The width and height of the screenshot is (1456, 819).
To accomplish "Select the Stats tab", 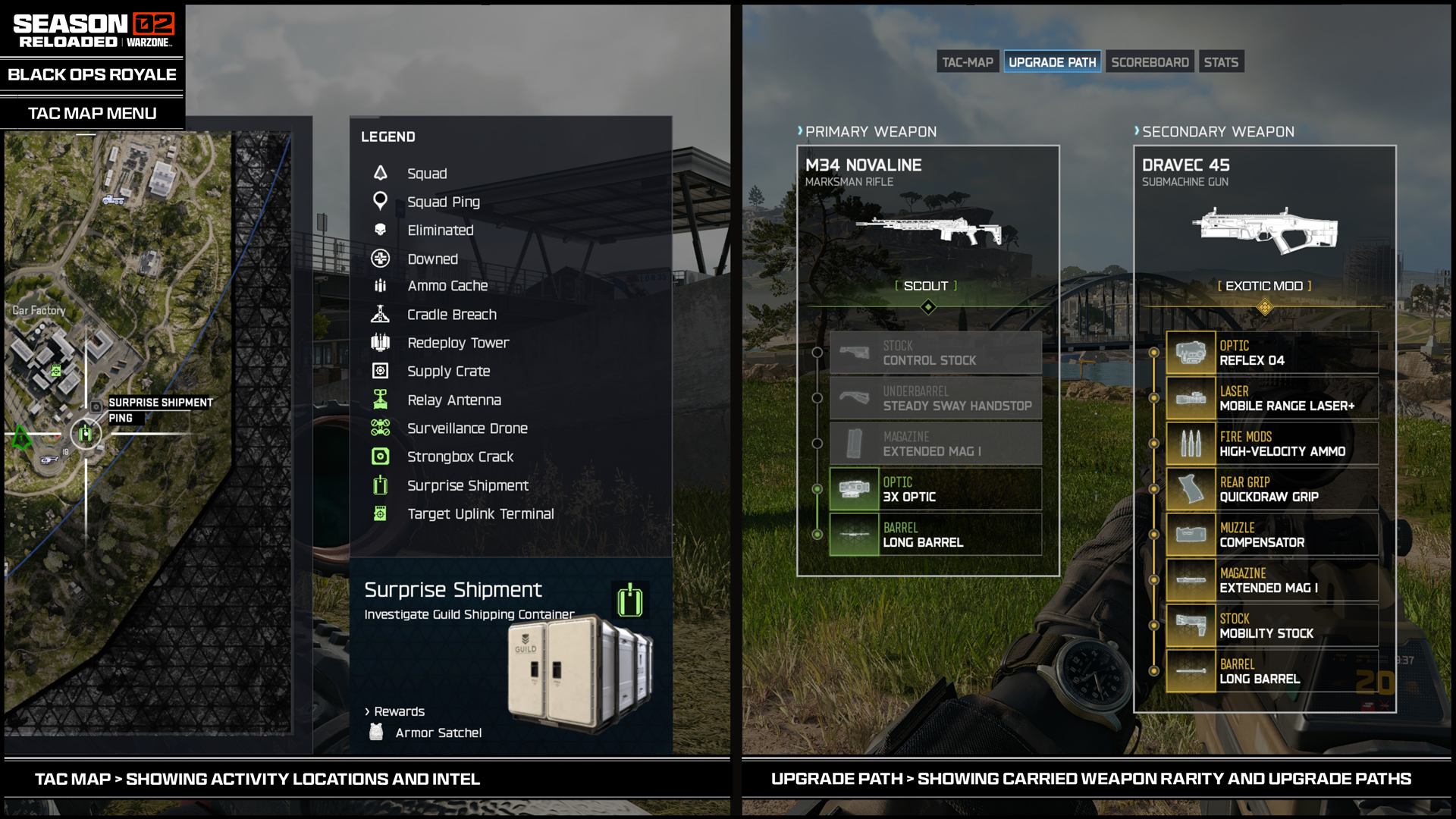I will (x=1220, y=62).
